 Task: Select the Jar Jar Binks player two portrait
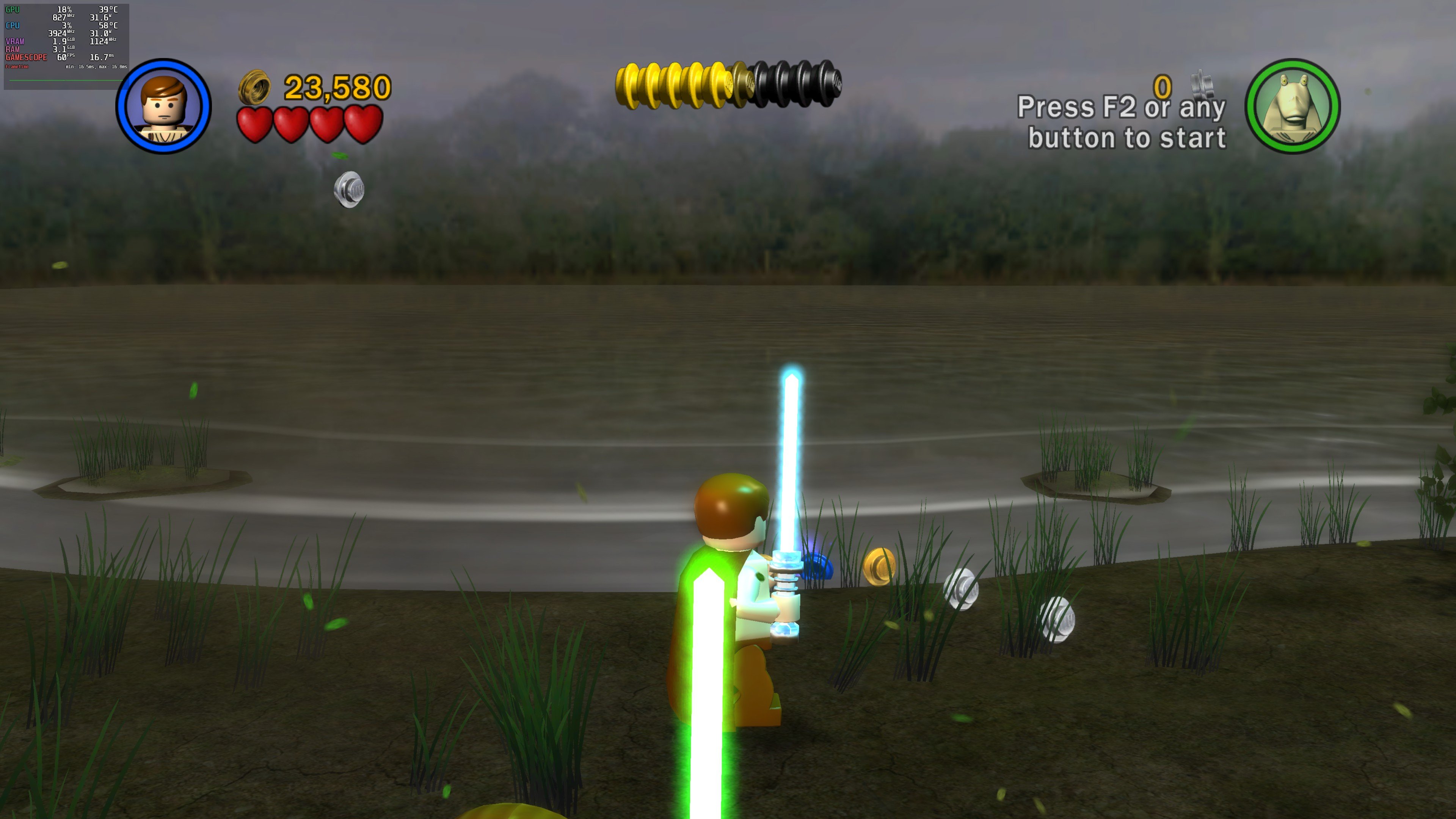1292,106
